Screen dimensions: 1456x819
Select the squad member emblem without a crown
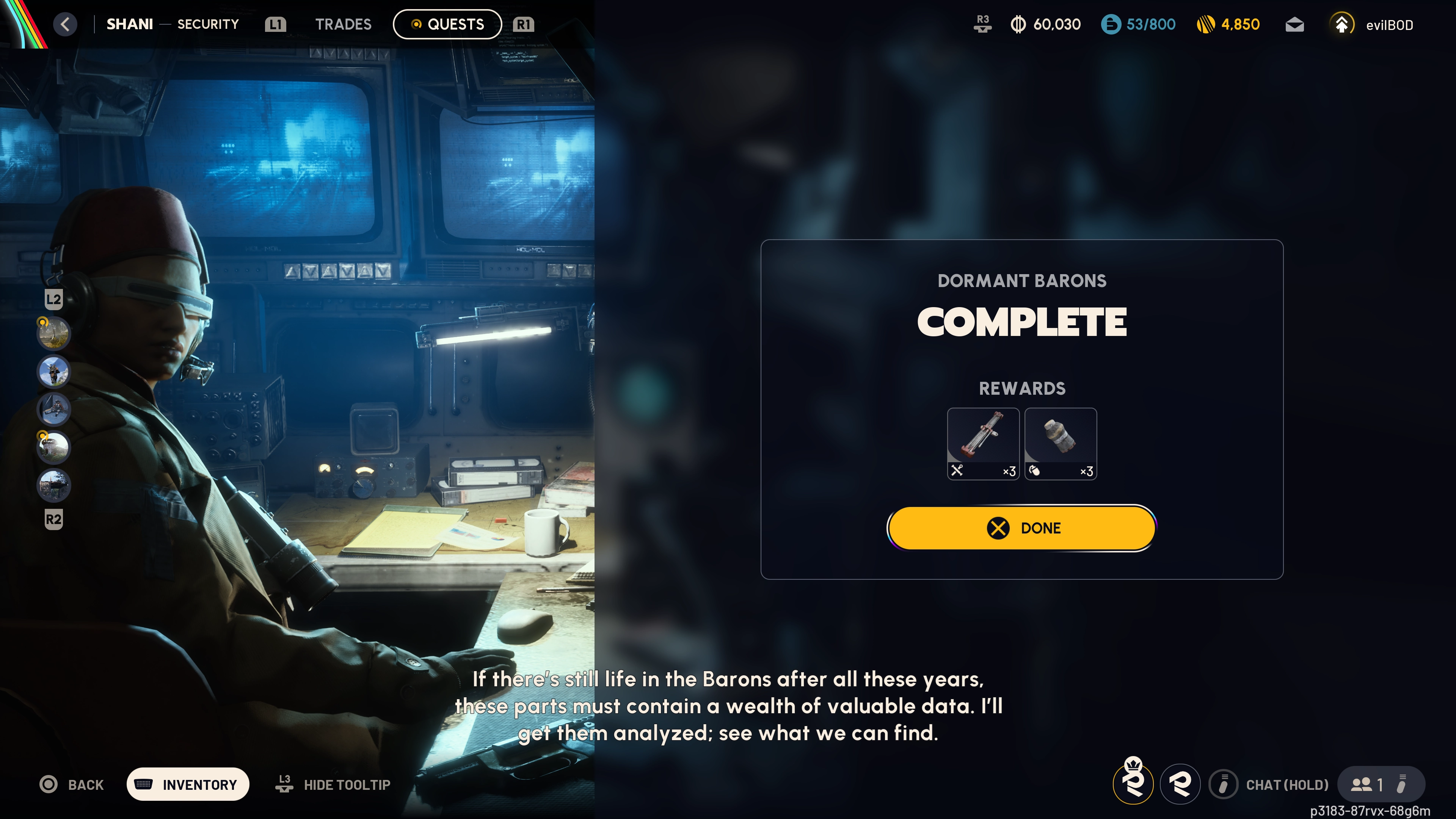1180,784
